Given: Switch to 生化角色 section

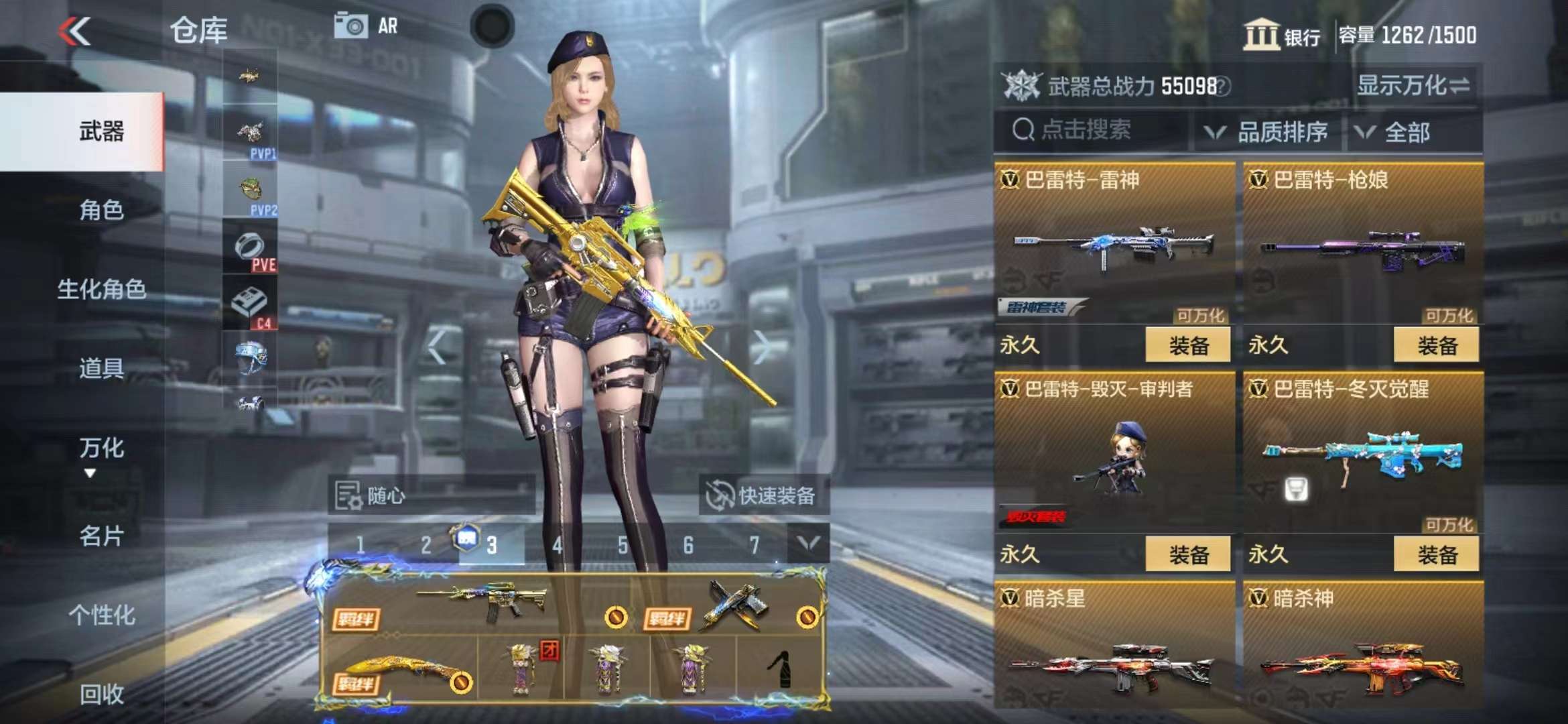Looking at the screenshot, I should point(101,290).
